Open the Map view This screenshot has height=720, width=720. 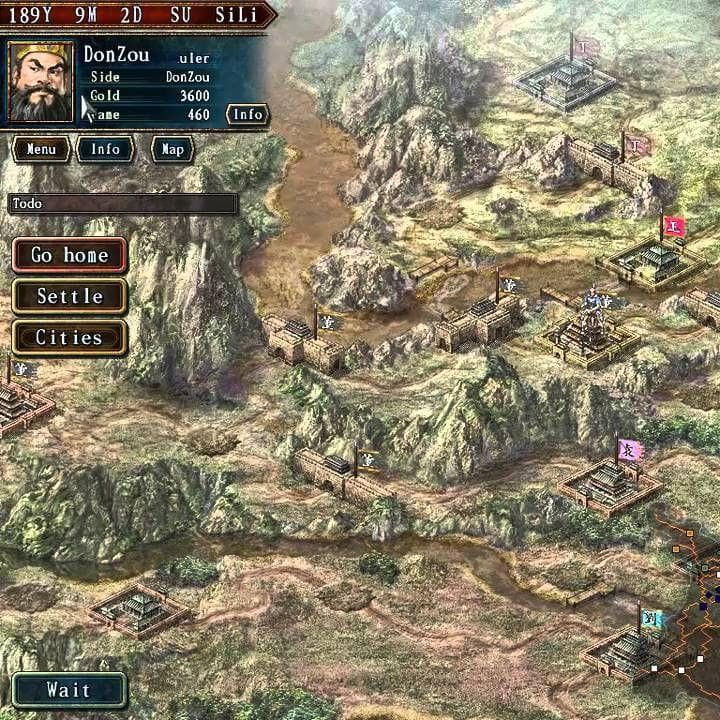(x=172, y=149)
